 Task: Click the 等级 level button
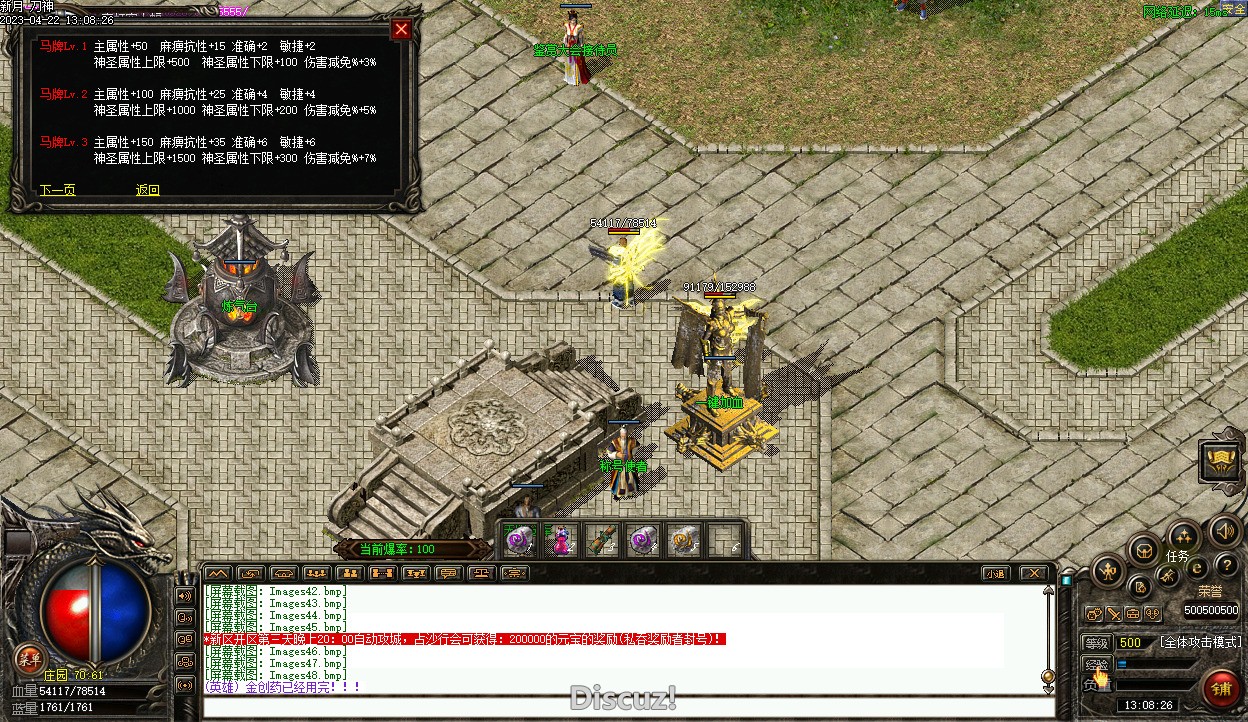pos(1097,643)
